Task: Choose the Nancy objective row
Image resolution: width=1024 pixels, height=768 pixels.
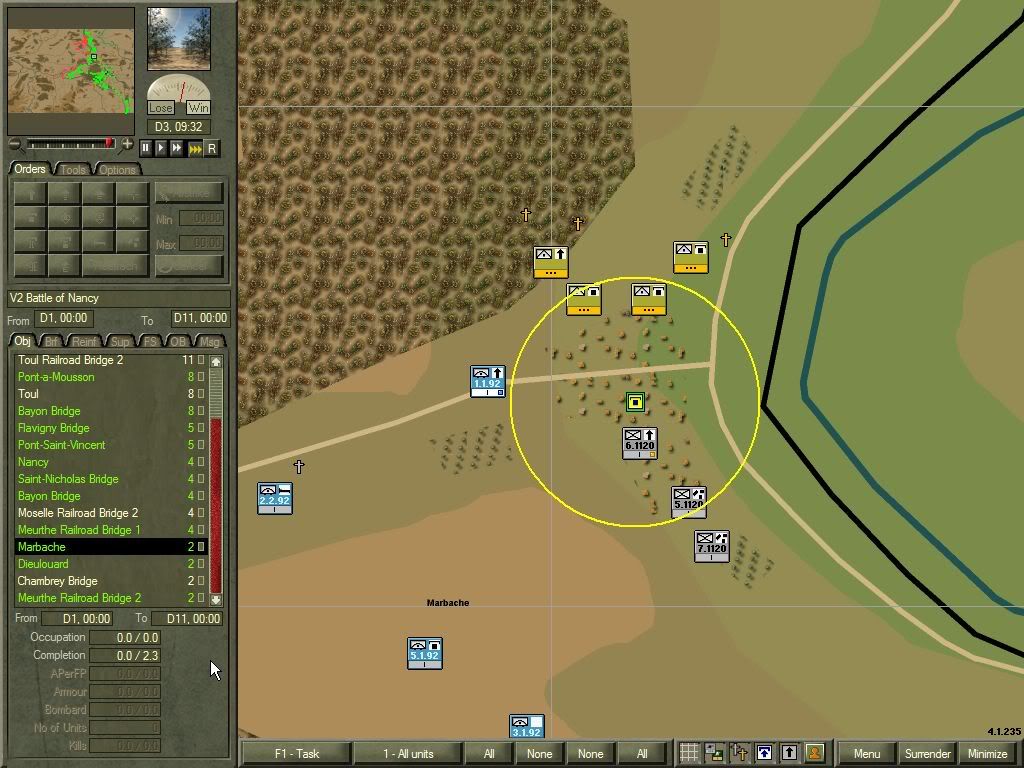Action: click(x=33, y=462)
